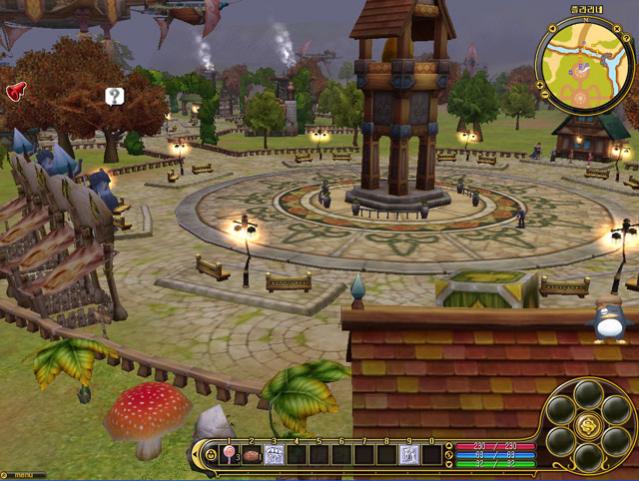This screenshot has width=639, height=481.
Task: Open the circular minimap
Action: pyautogui.click(x=584, y=64)
